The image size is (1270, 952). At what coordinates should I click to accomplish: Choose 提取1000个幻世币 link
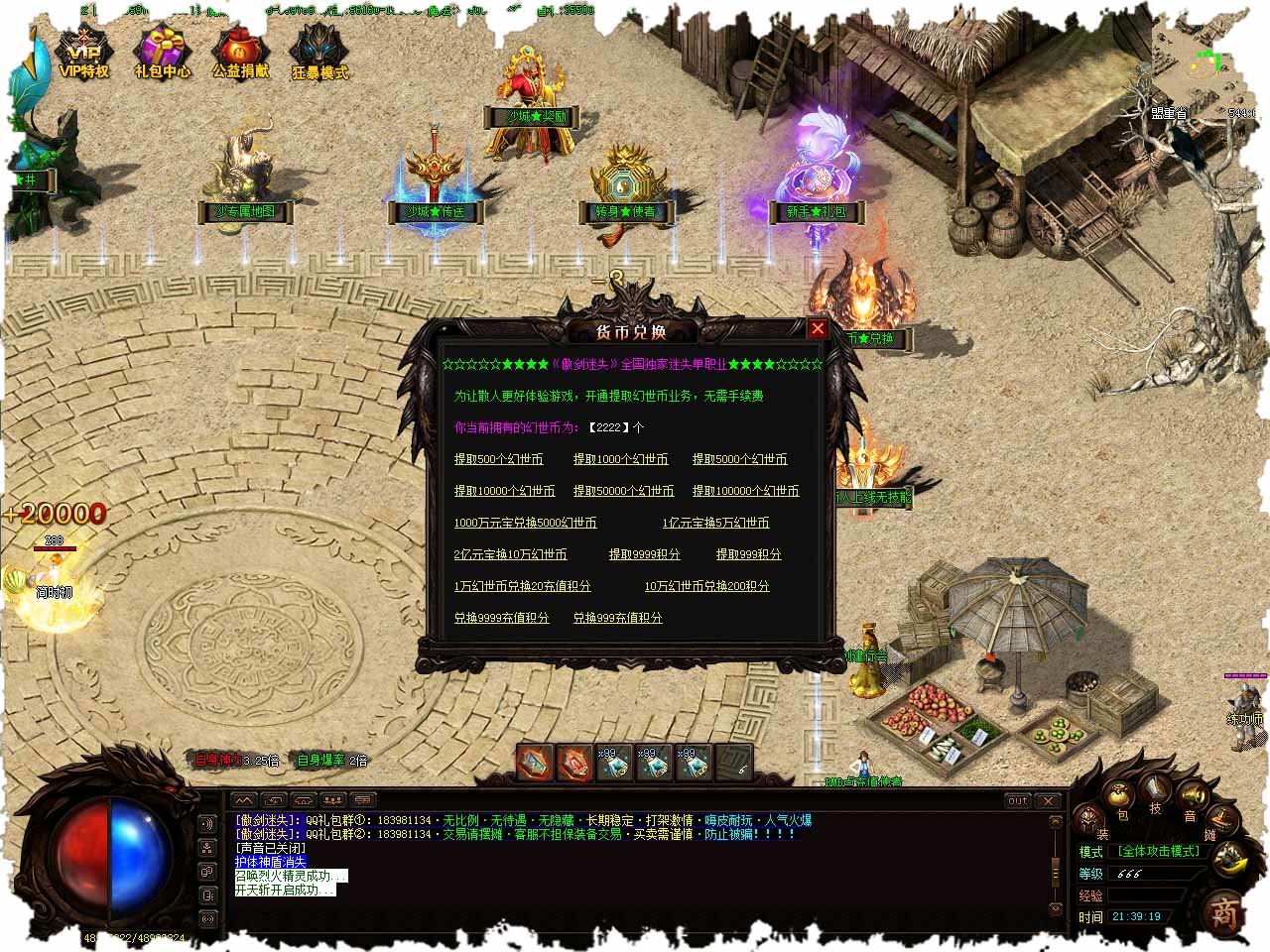coord(620,459)
